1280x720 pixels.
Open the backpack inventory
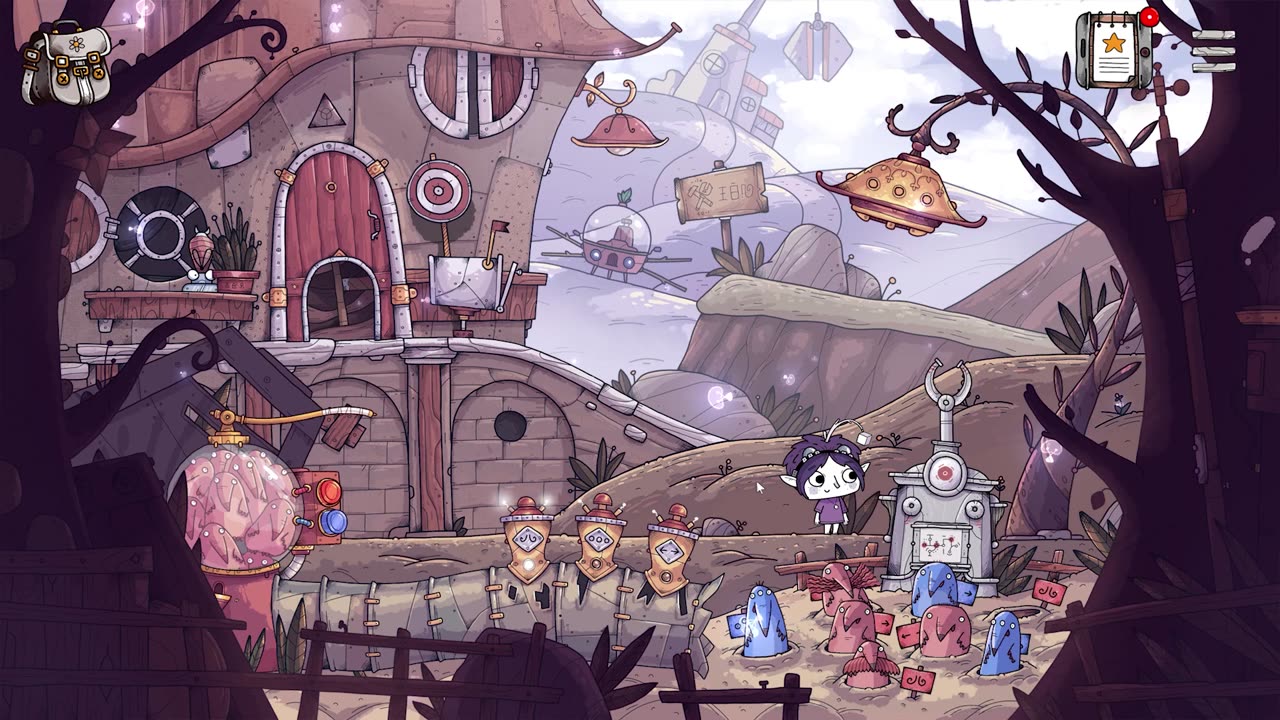(65, 65)
